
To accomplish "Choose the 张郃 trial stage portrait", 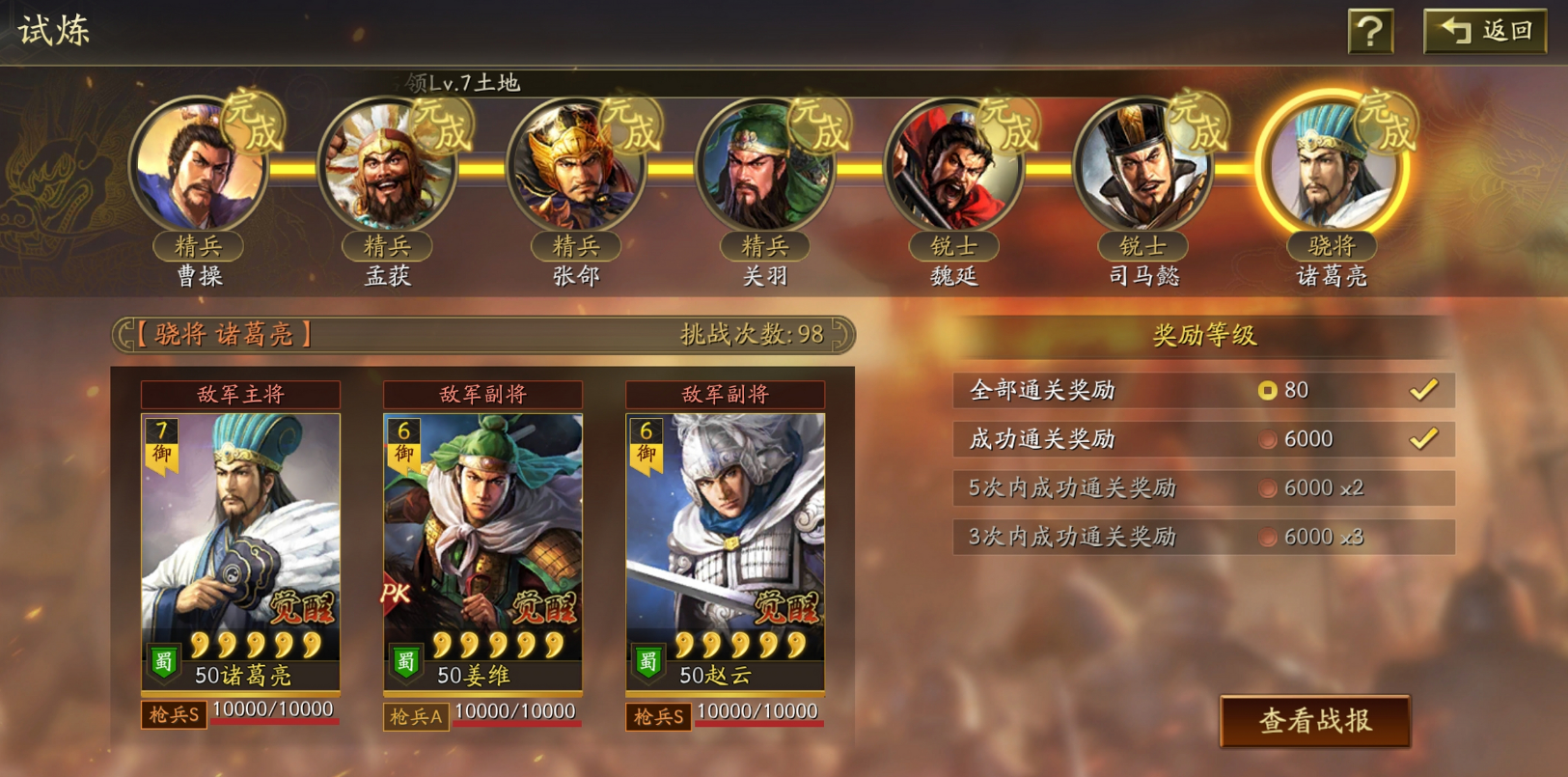I will [x=576, y=166].
